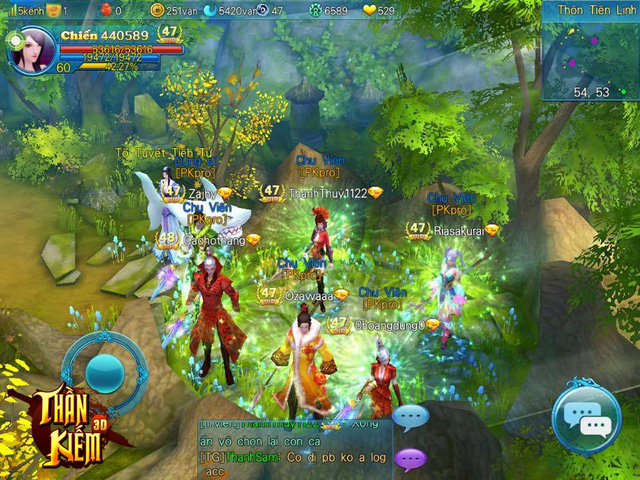640x480 pixels.
Task: Click the blue speech bubble chat icon
Action: coord(411,416)
